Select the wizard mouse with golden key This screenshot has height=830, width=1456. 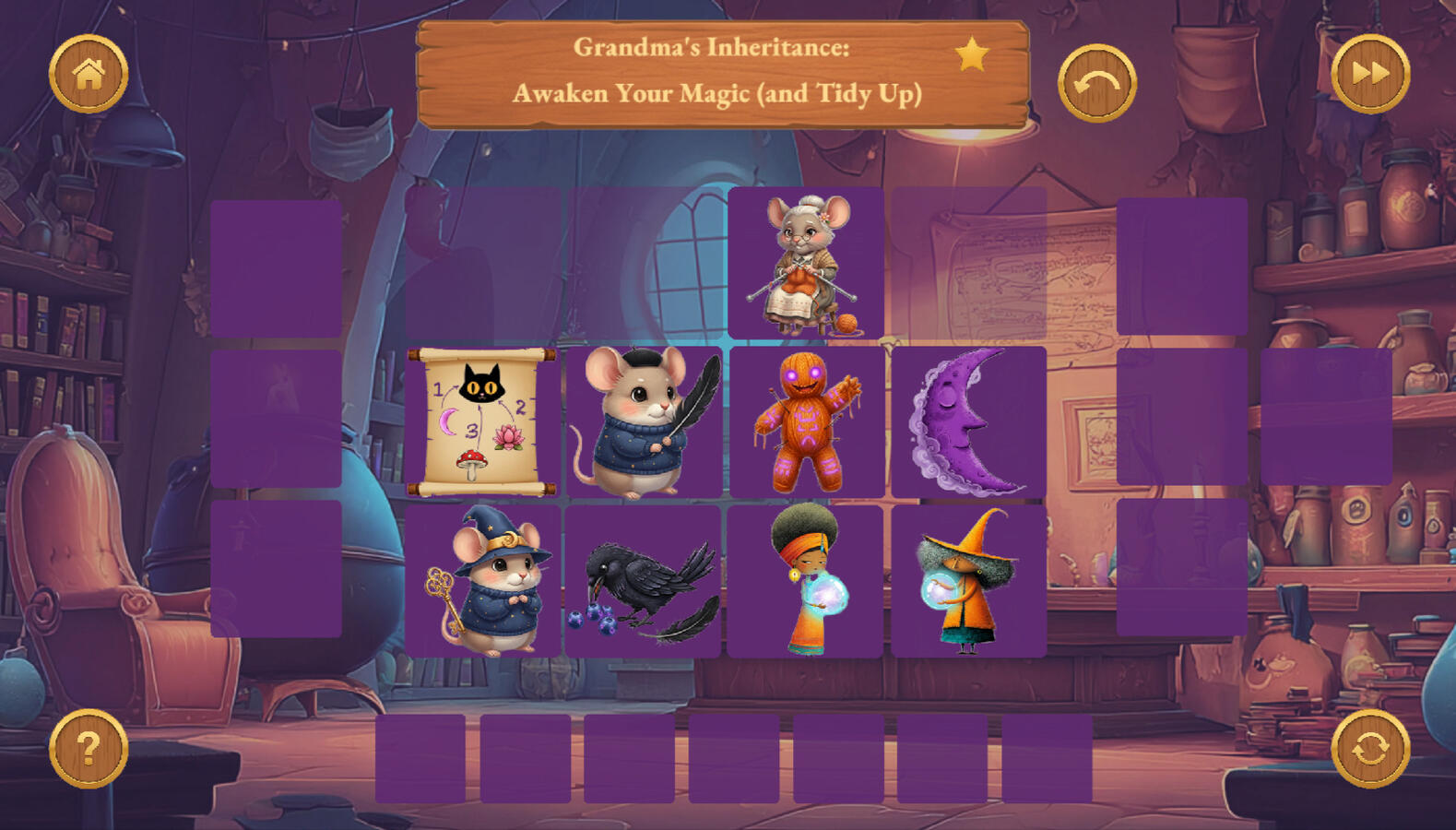tap(482, 580)
